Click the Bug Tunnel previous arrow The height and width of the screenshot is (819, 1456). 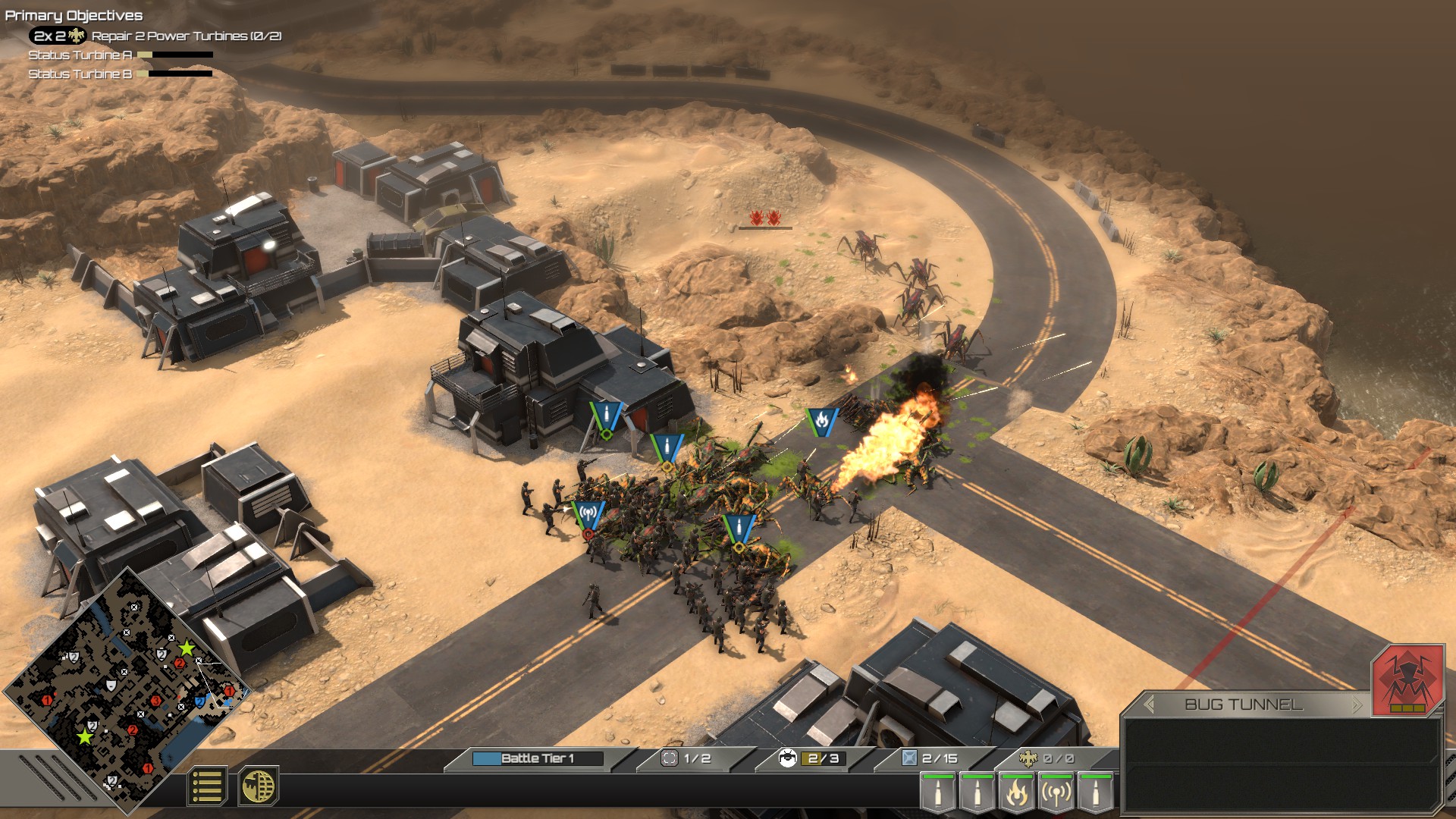[x=1149, y=704]
